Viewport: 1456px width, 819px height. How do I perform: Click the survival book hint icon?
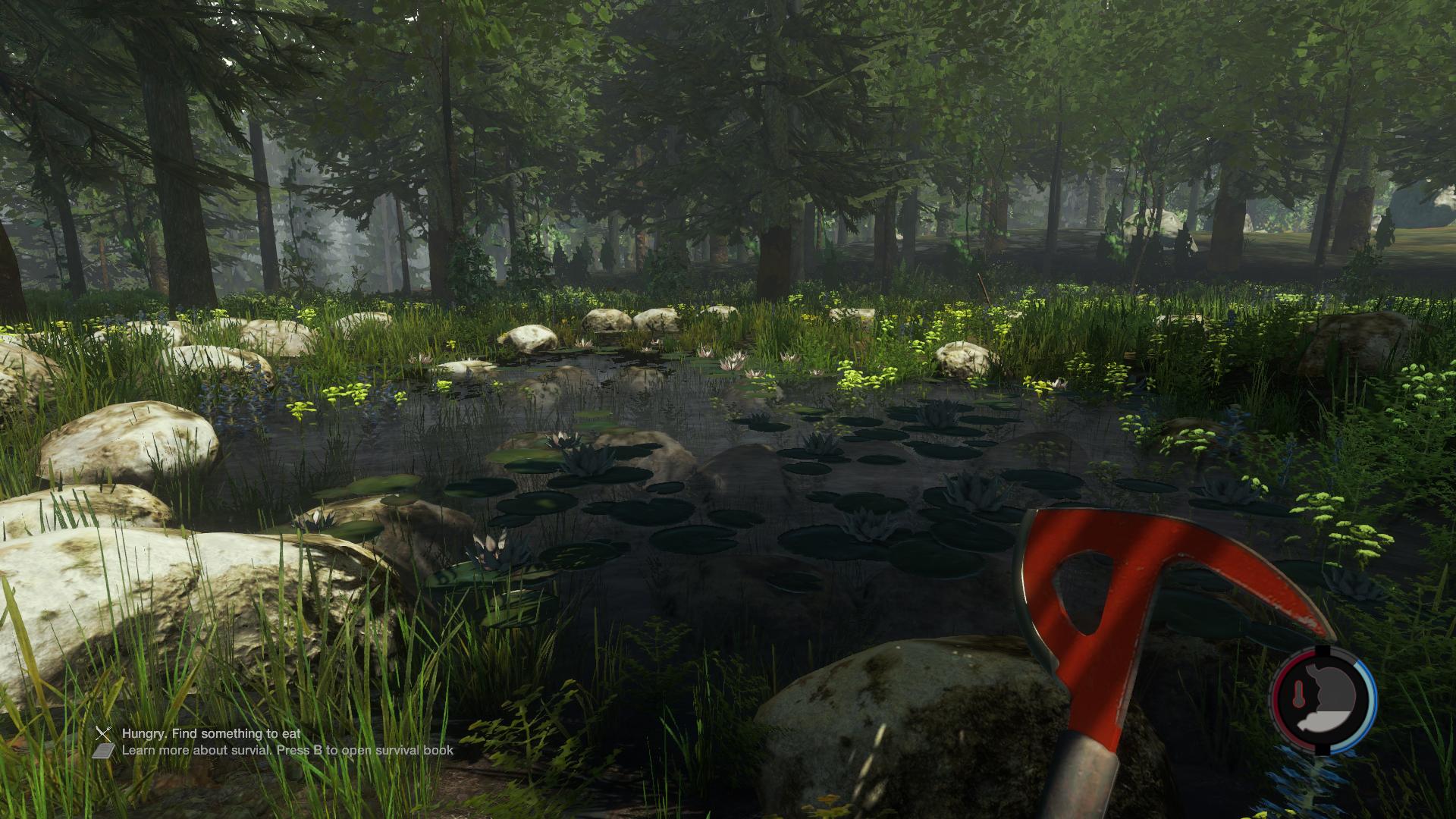[104, 751]
